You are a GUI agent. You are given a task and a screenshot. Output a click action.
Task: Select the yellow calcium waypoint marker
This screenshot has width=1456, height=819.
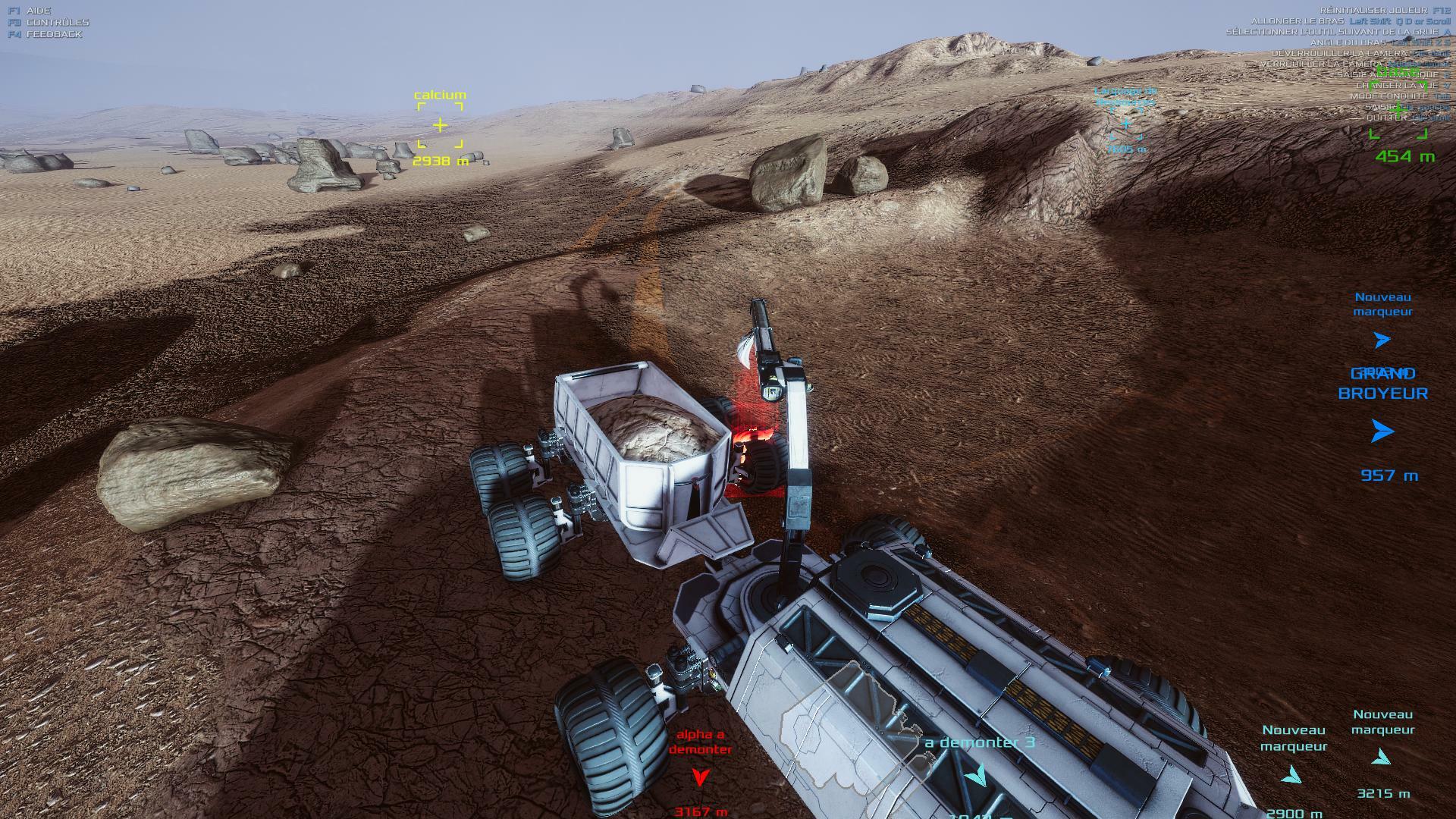pyautogui.click(x=440, y=125)
